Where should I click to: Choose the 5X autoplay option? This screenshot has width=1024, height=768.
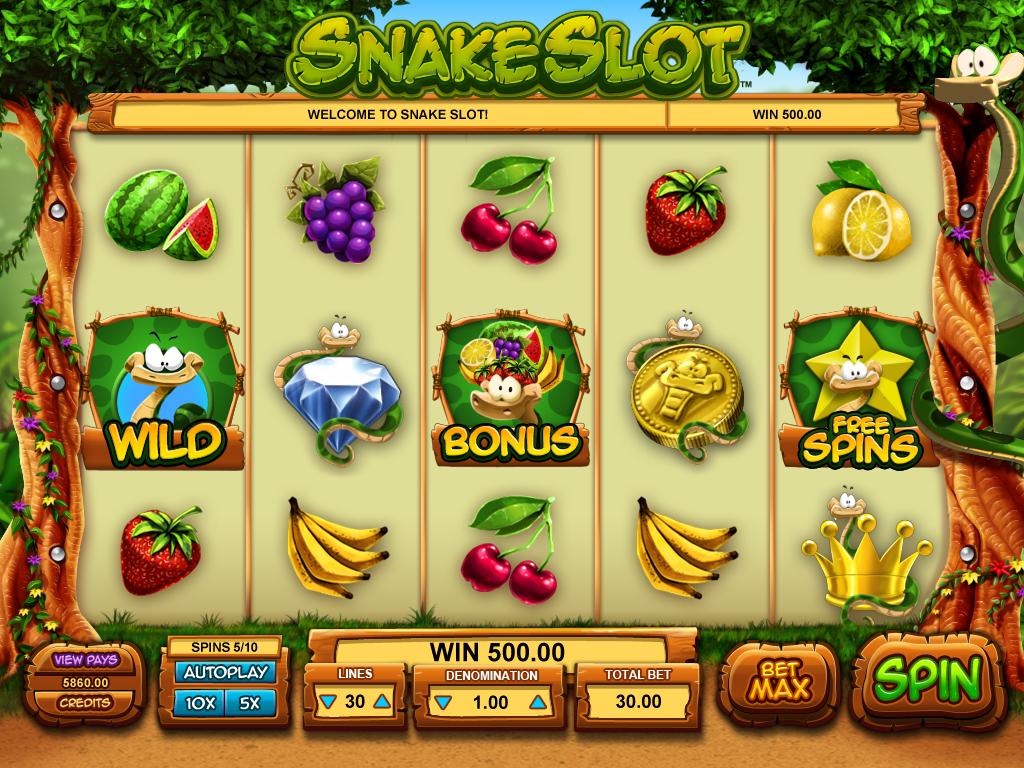249,703
